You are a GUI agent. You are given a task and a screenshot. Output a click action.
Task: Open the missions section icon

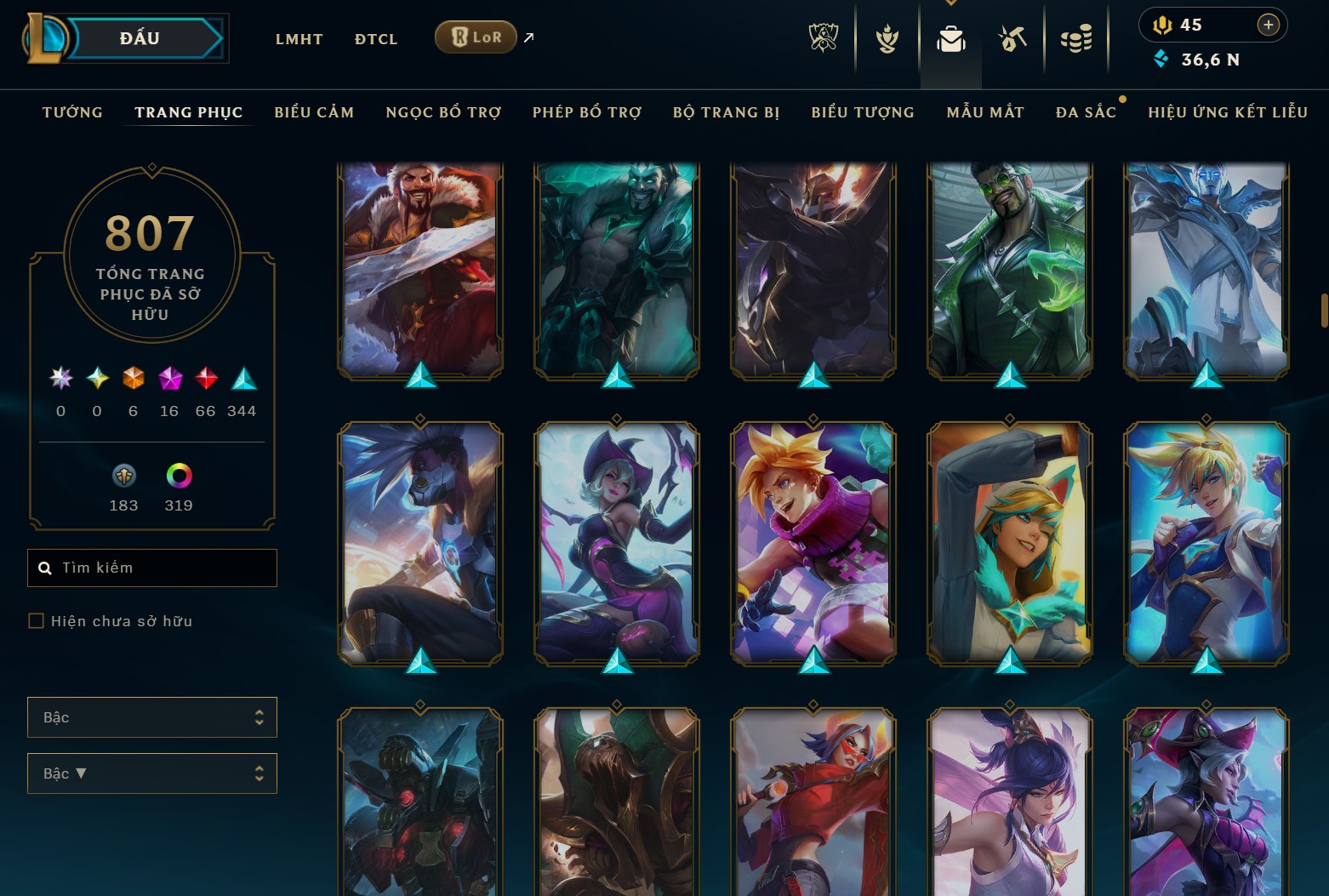tap(1012, 37)
